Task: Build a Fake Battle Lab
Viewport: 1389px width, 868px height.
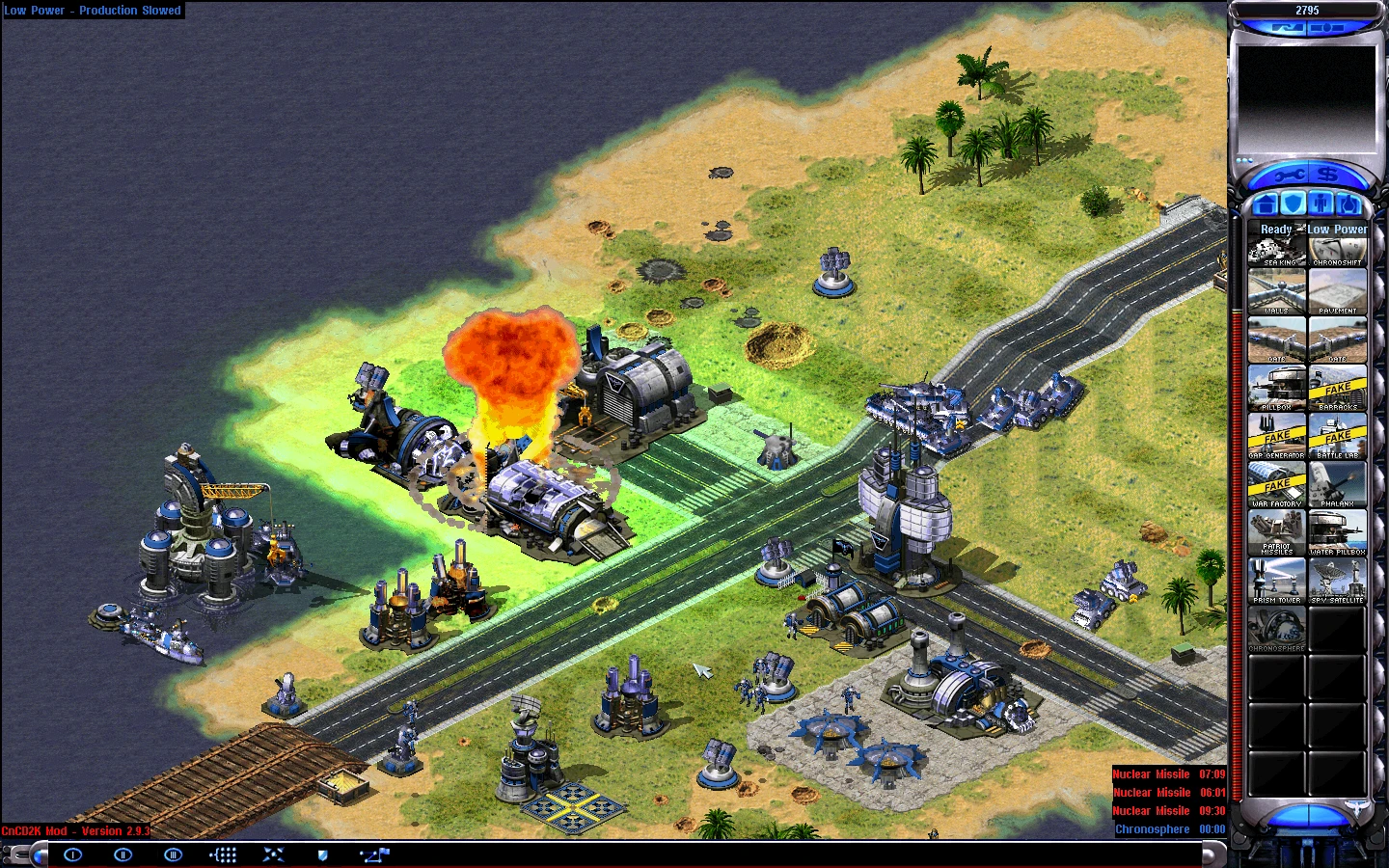Action: point(1337,436)
